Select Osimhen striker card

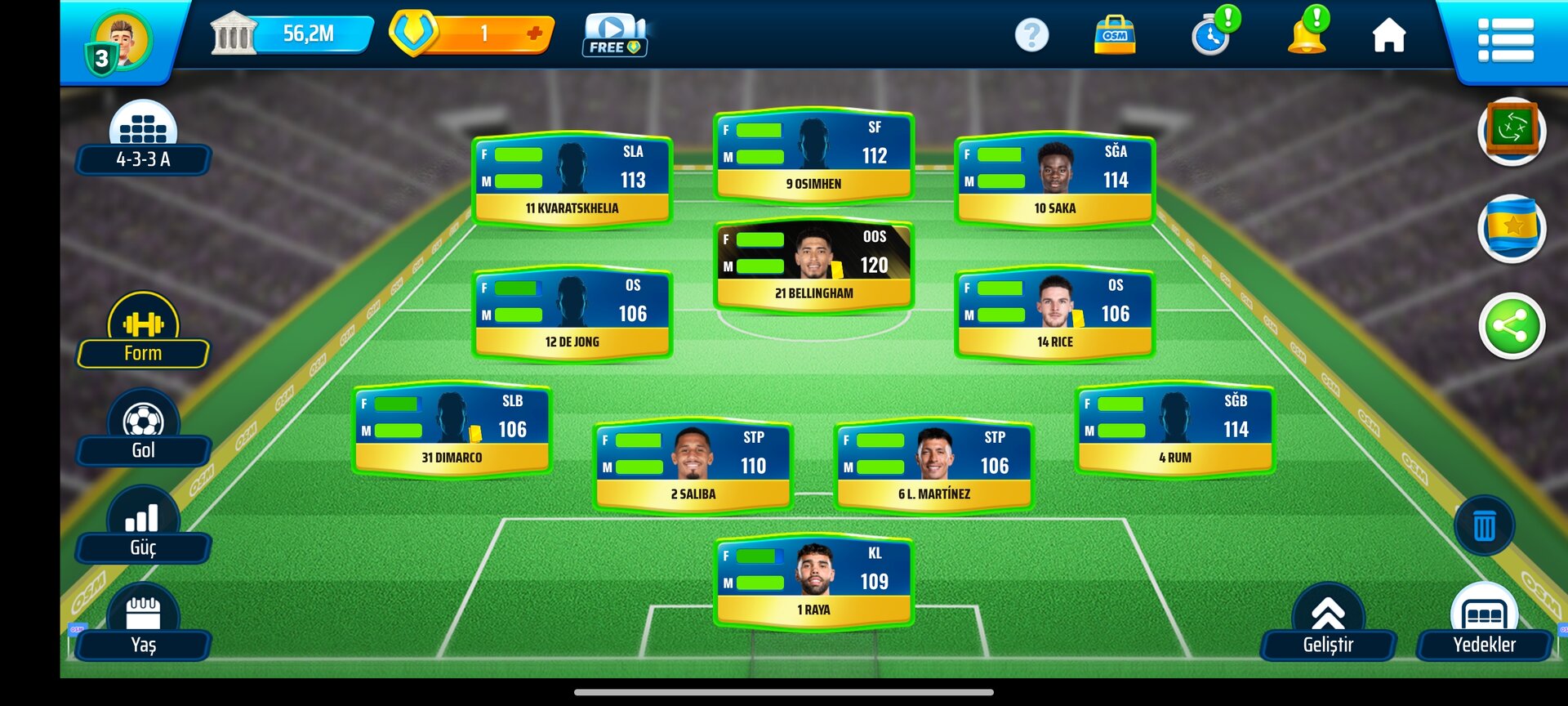813,156
